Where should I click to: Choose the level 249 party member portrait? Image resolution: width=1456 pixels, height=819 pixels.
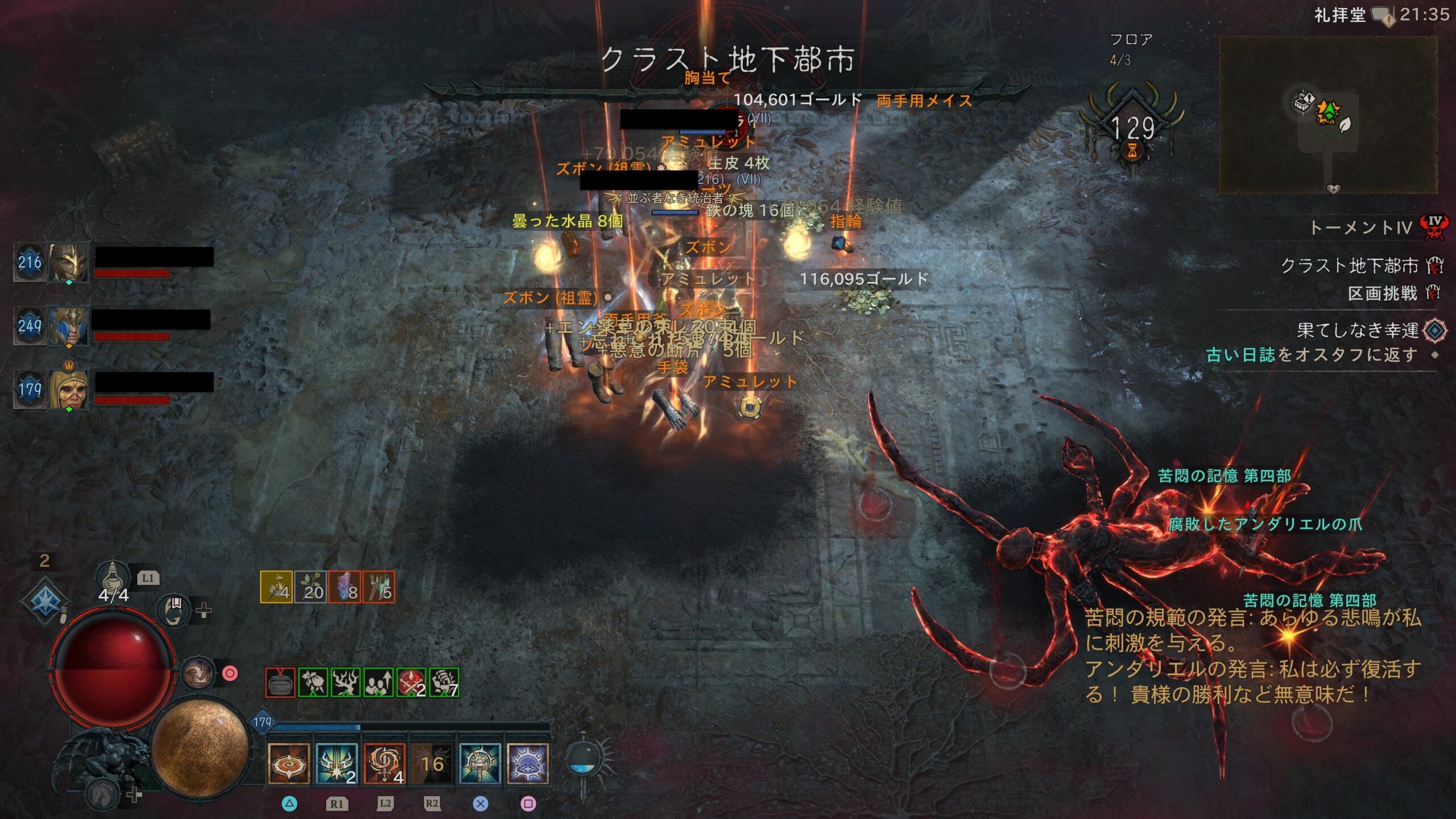(x=68, y=326)
